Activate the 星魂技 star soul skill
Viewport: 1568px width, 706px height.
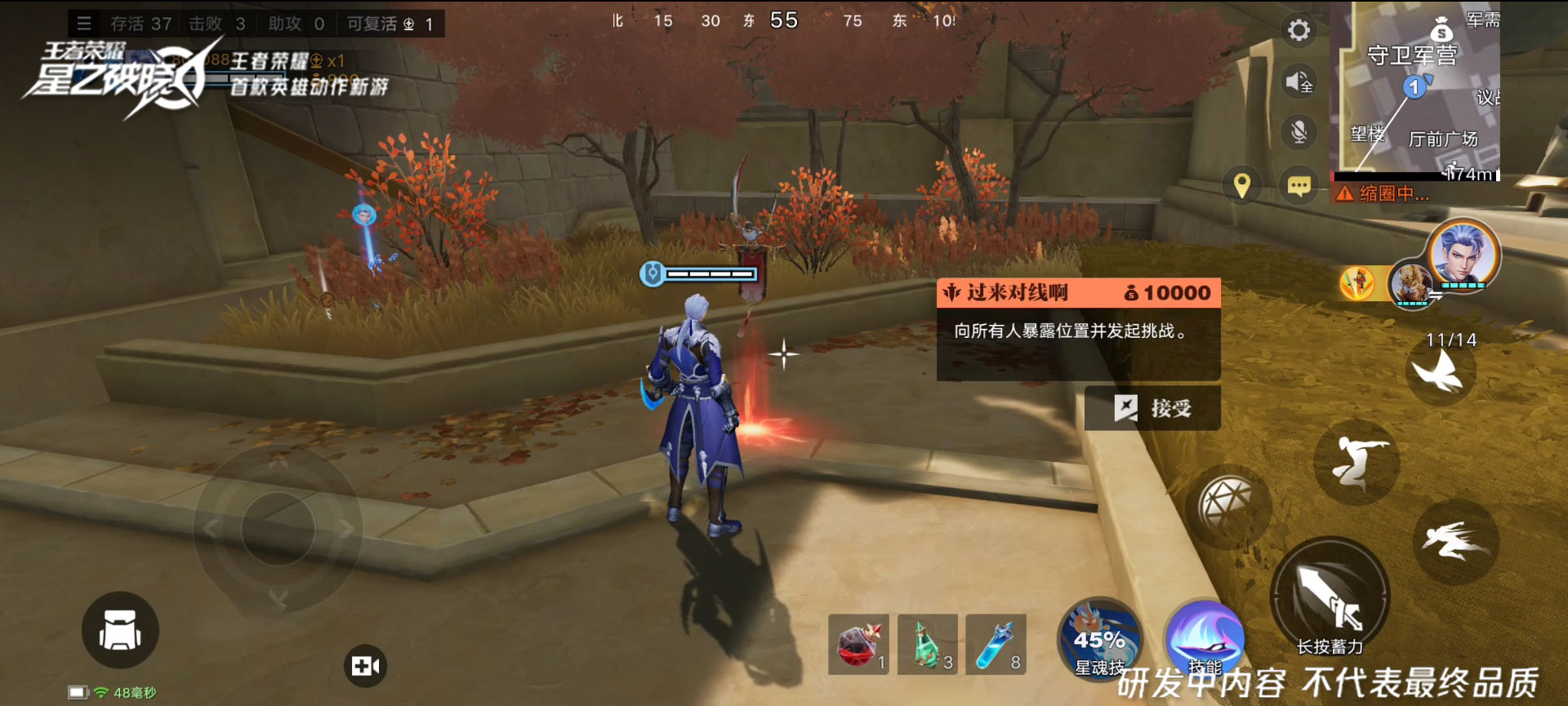(x=1099, y=641)
